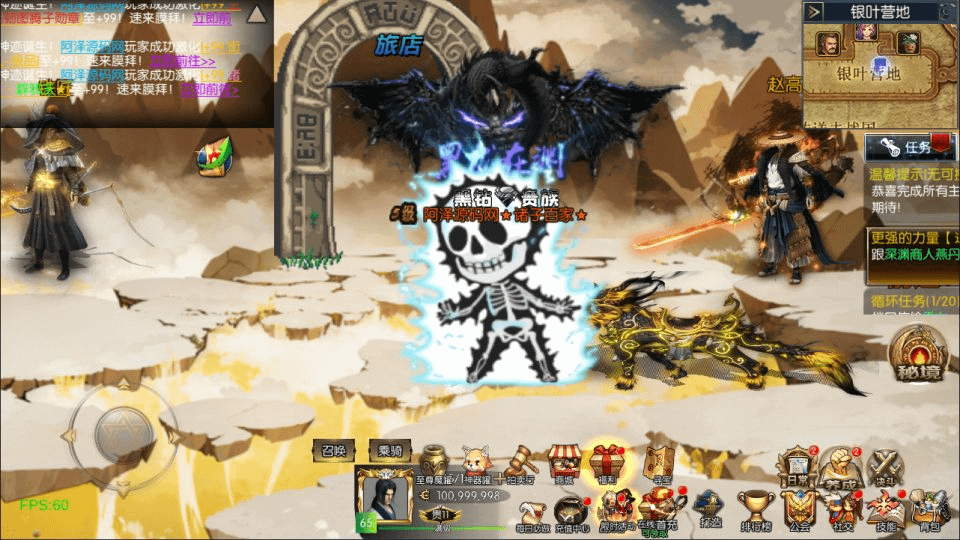The width and height of the screenshot is (960, 540).
Task: Tap the 召唤 summon button
Action: [334, 451]
